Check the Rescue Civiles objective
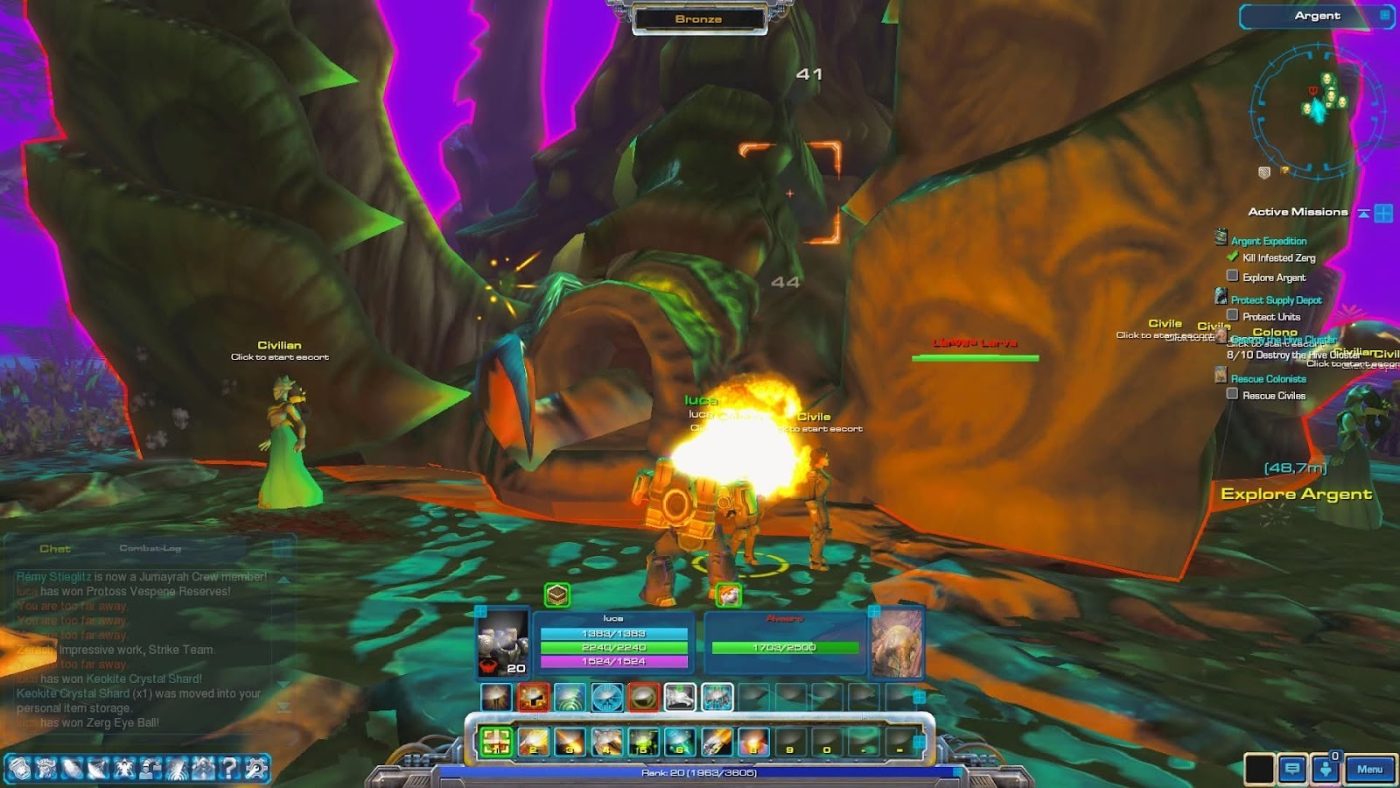Viewport: 1400px width, 788px height. [1232, 395]
